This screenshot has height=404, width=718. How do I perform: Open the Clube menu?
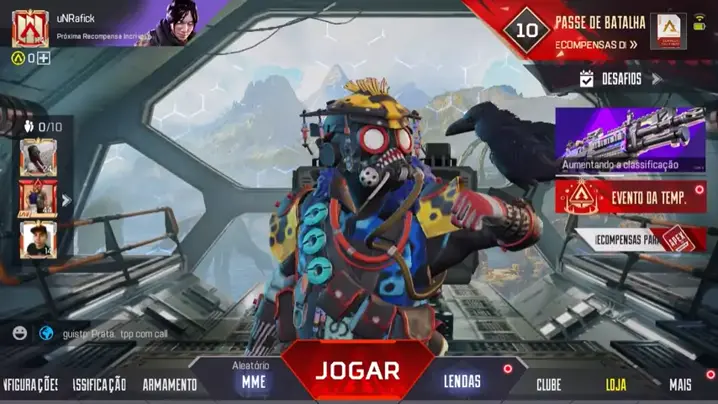pyautogui.click(x=548, y=384)
